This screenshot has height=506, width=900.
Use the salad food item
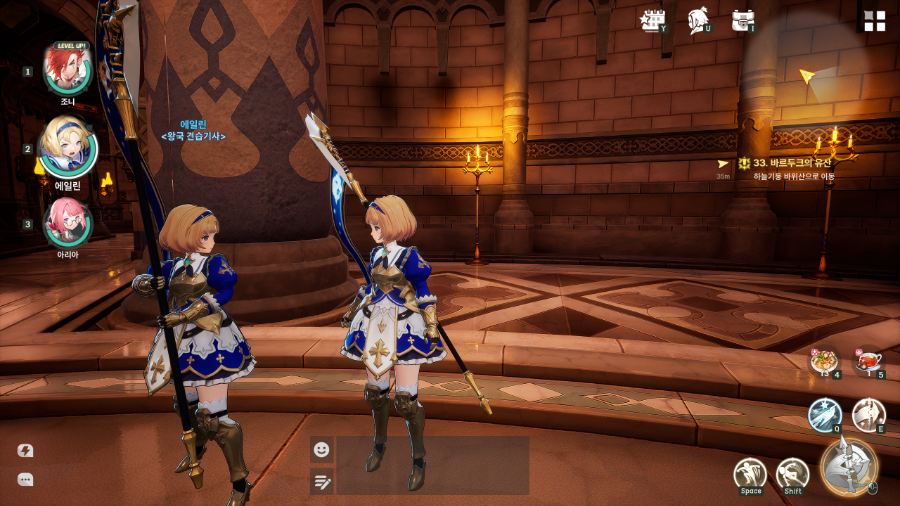click(x=824, y=361)
